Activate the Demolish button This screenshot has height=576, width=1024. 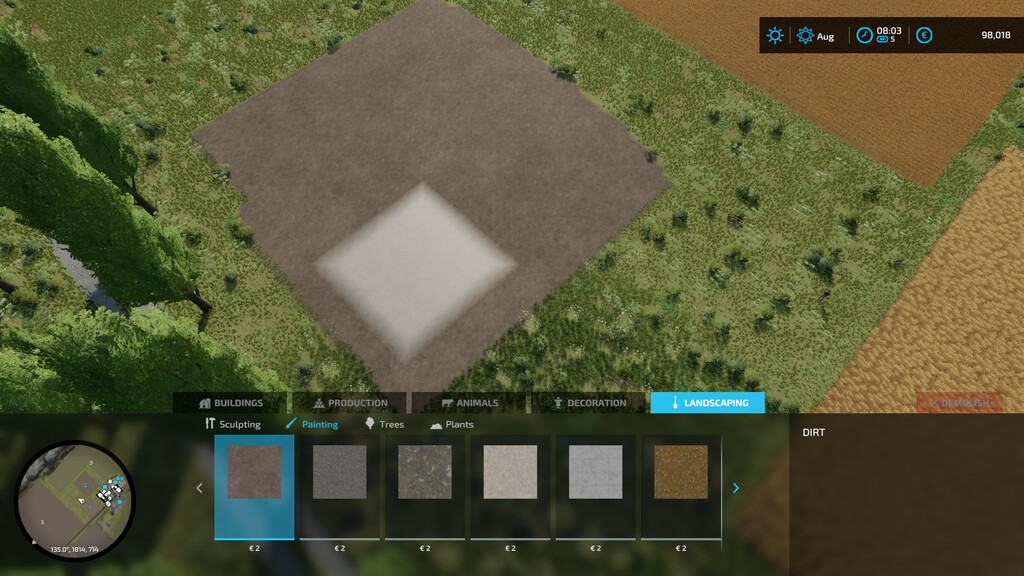pyautogui.click(x=959, y=403)
